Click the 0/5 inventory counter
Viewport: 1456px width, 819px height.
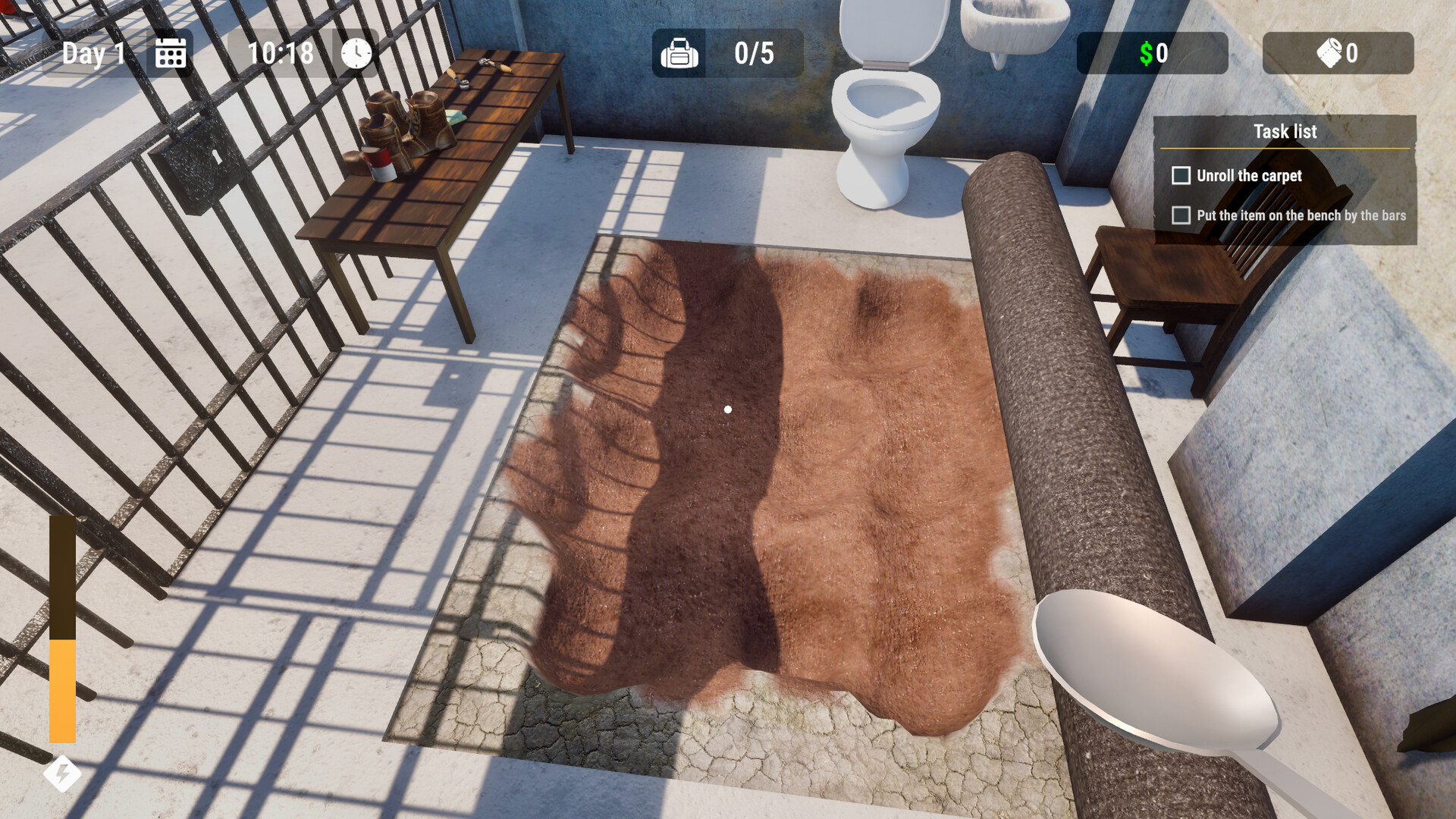tap(751, 53)
